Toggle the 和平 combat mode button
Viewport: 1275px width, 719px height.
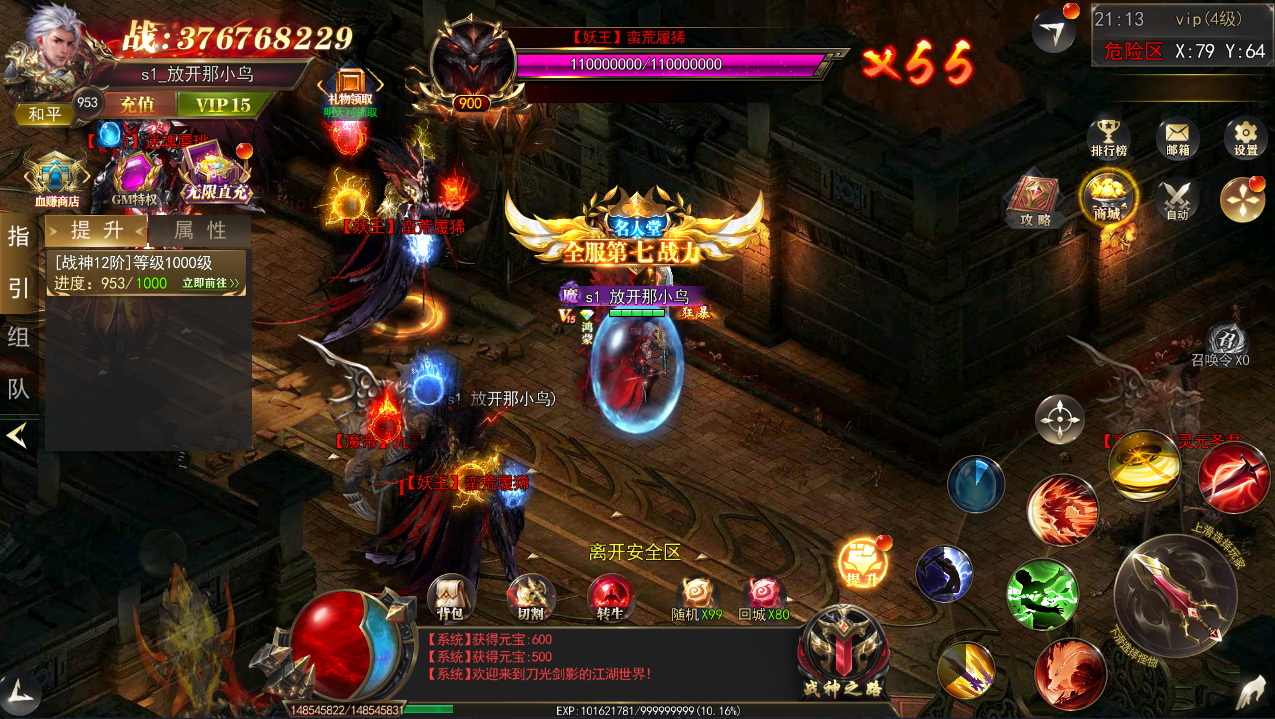point(44,115)
